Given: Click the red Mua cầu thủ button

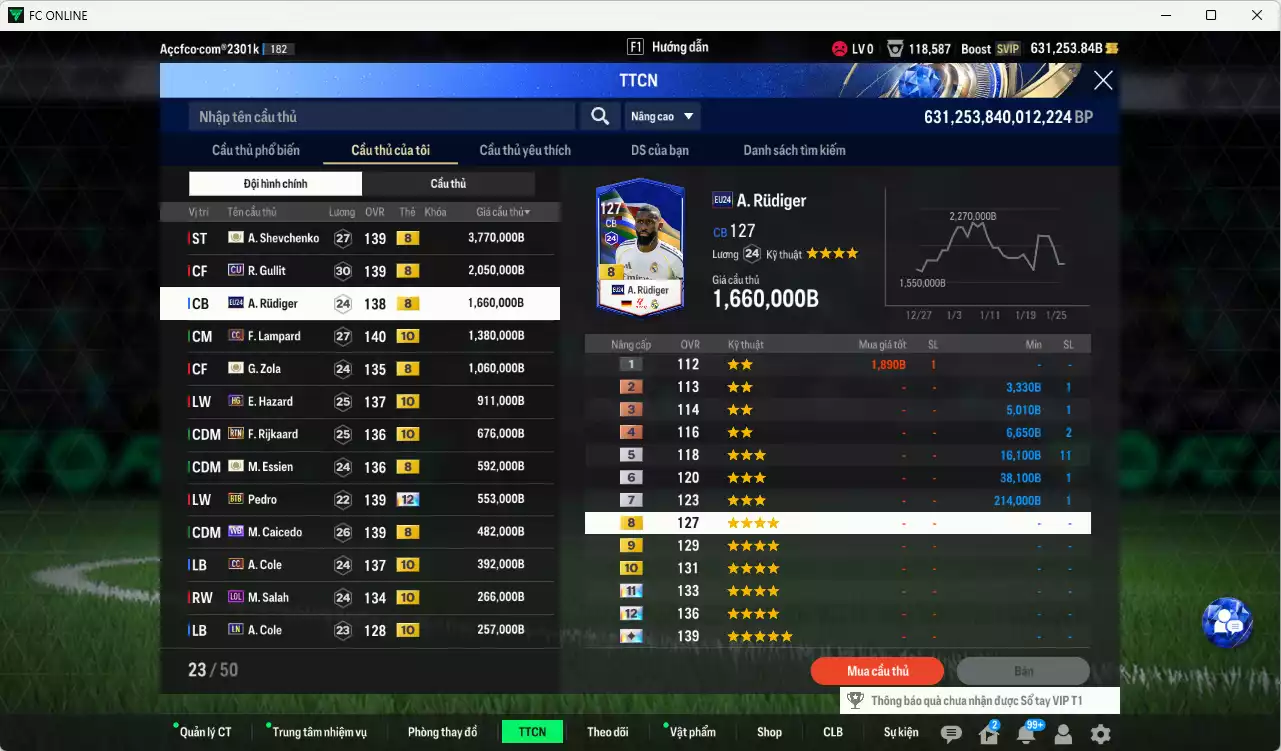Looking at the screenshot, I should click(x=877, y=671).
